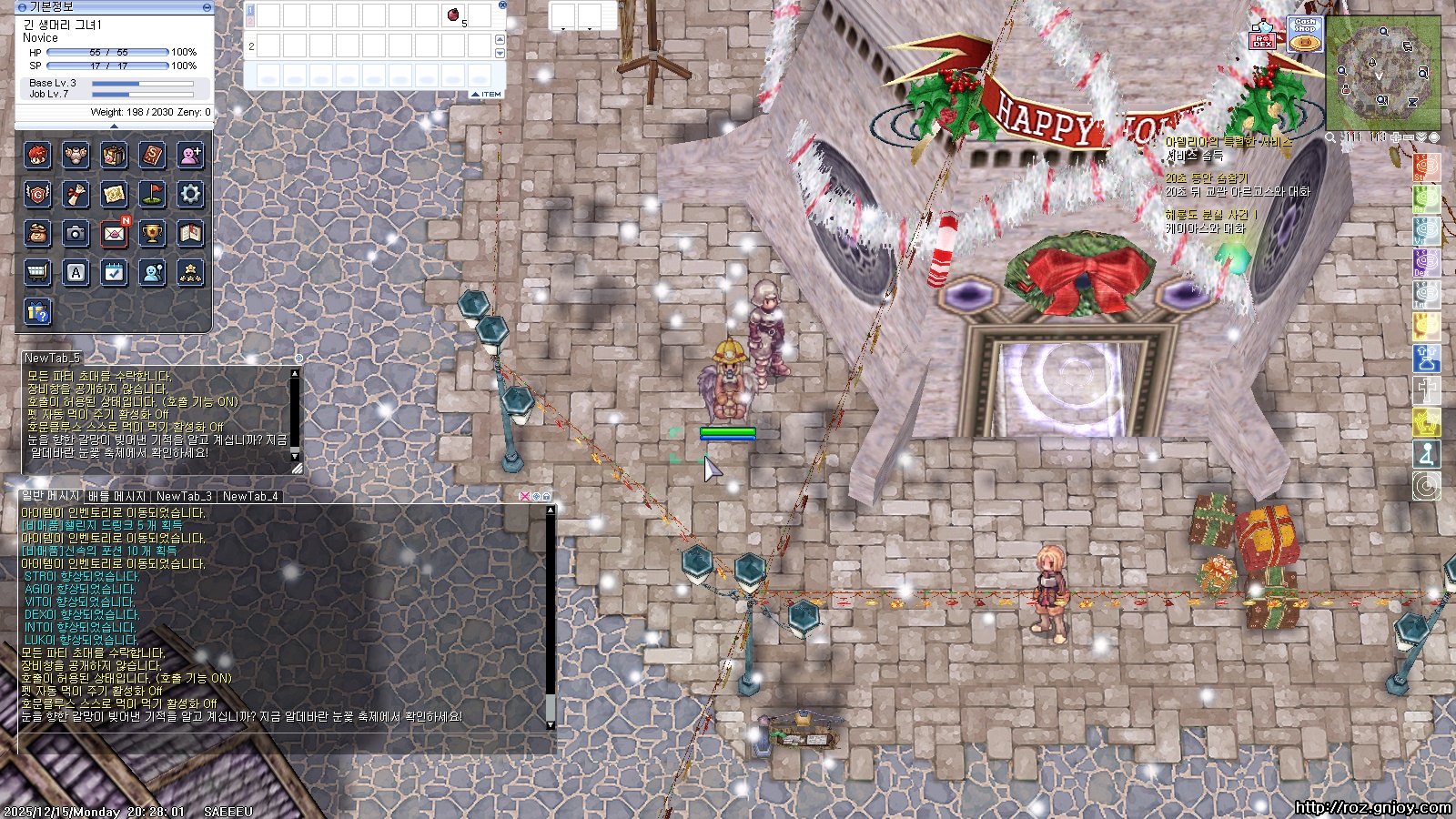Viewport: 1456px width, 819px height.
Task: Open the guild shield icon
Action: 37,194
